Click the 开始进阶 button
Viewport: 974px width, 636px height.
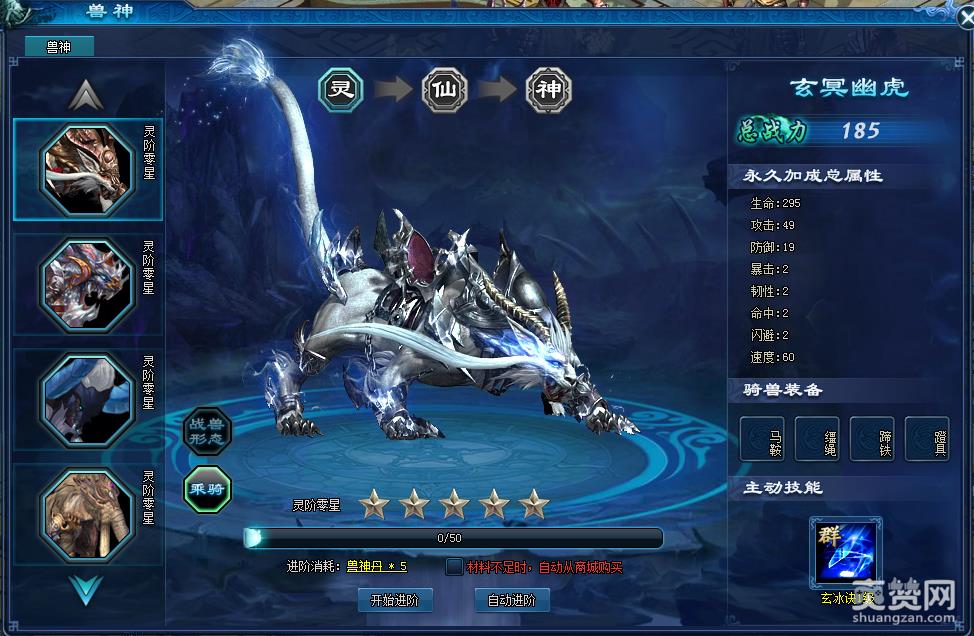point(394,600)
